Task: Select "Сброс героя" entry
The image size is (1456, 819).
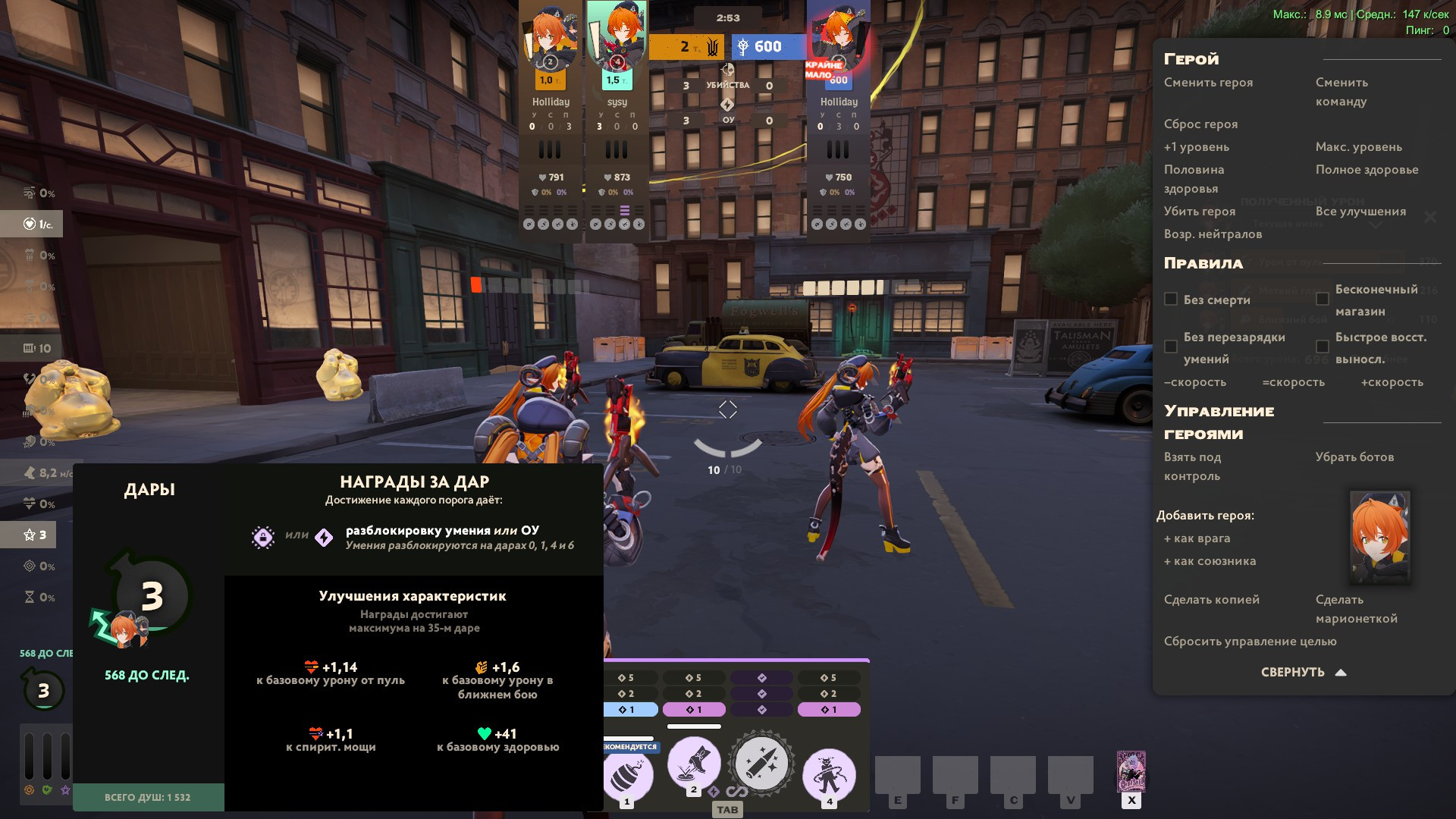Action: [x=1200, y=124]
